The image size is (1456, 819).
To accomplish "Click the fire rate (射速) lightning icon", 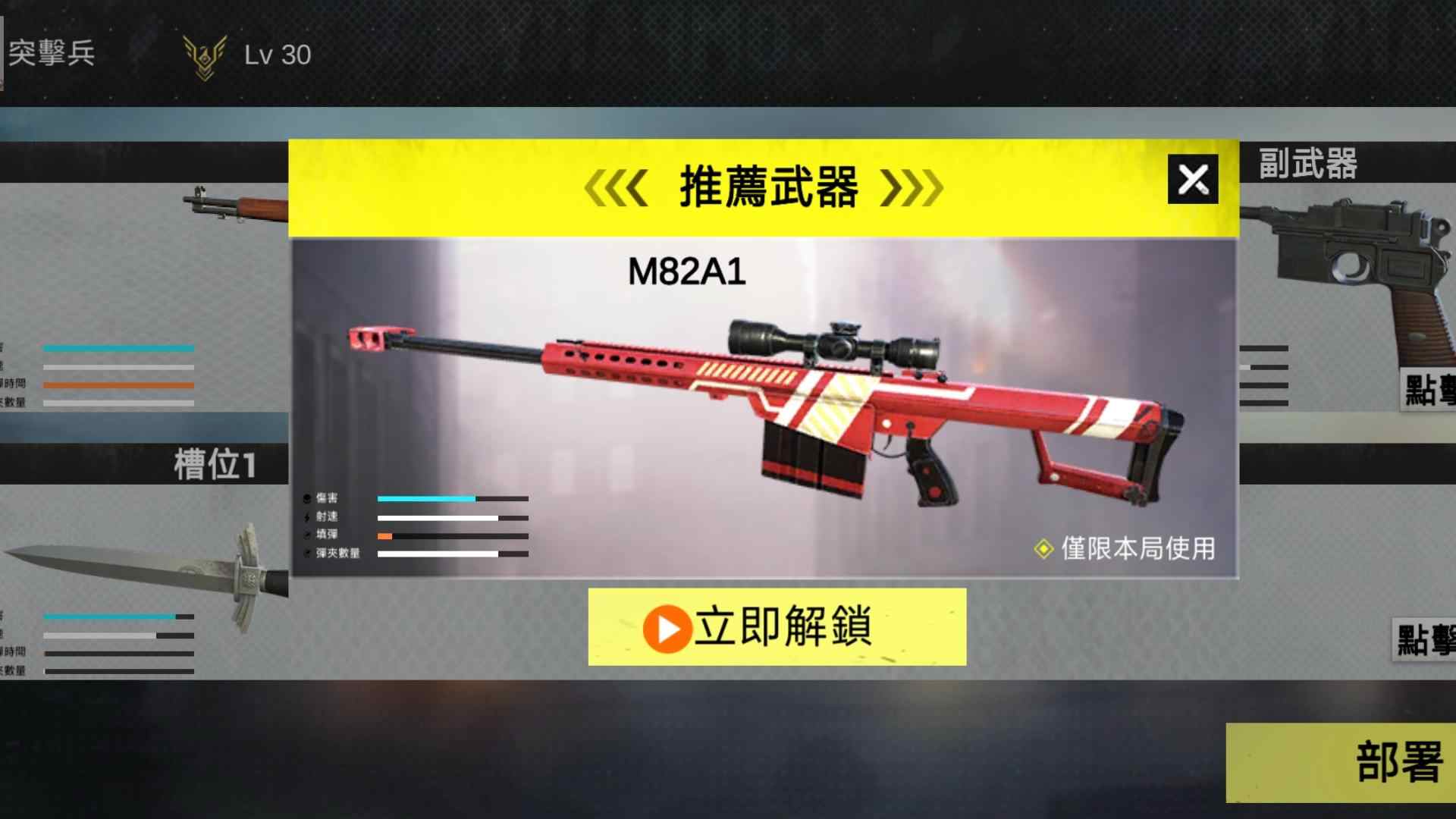I will [306, 516].
